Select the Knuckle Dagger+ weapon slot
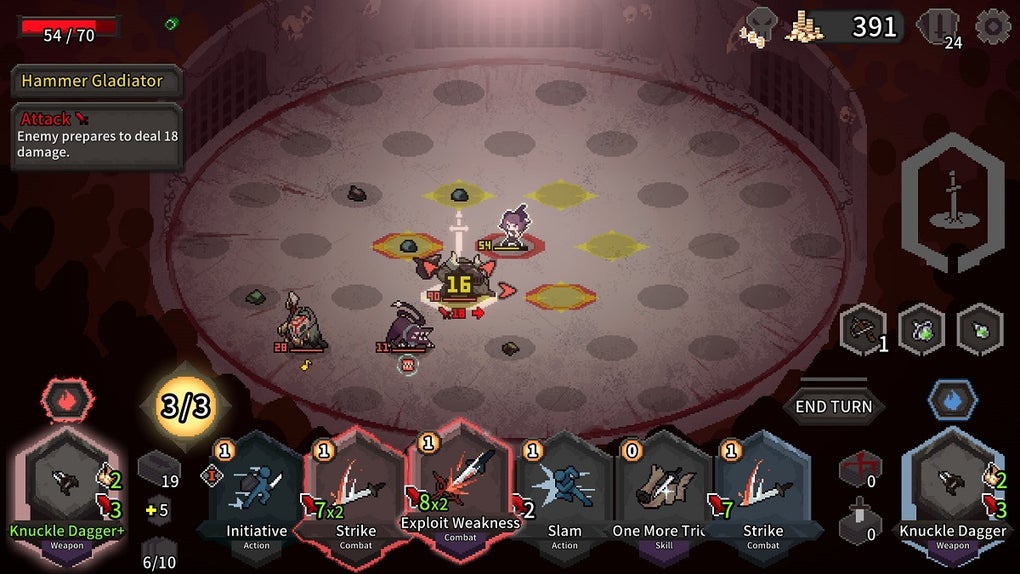1020x574 pixels. pyautogui.click(x=68, y=485)
